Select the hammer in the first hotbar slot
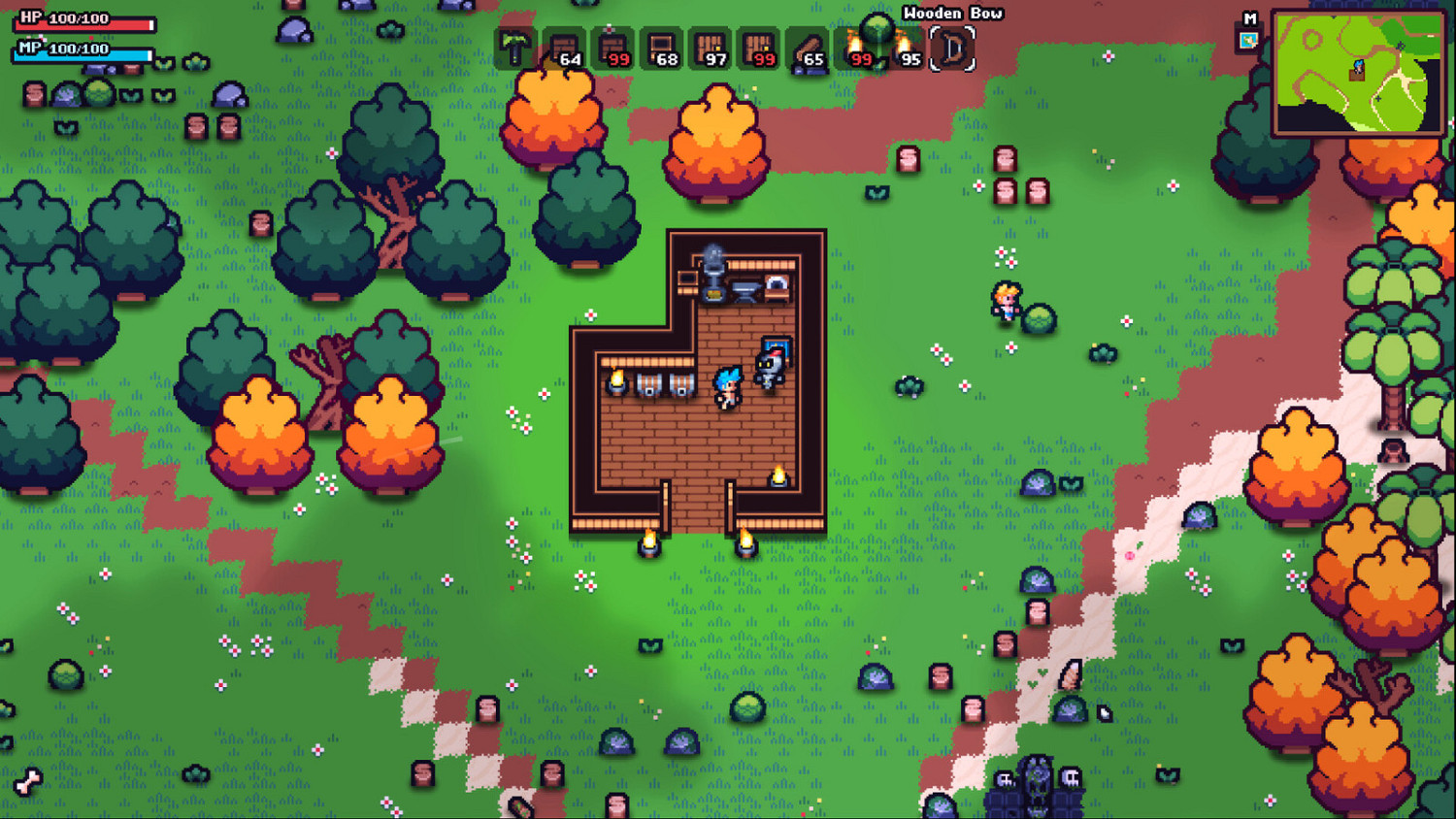Screen dimensions: 1456x819 (513, 47)
